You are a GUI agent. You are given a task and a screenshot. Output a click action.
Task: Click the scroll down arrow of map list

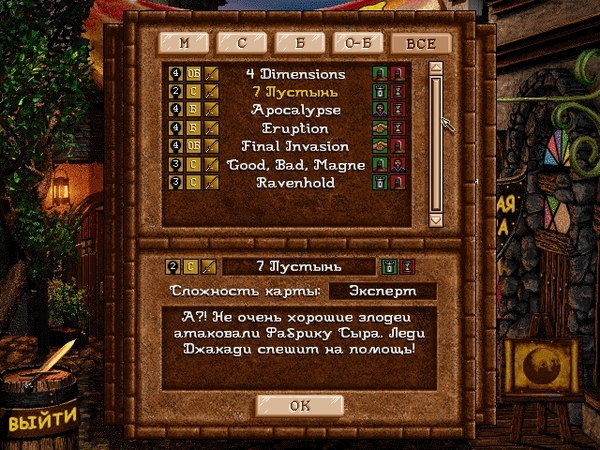pyautogui.click(x=435, y=218)
